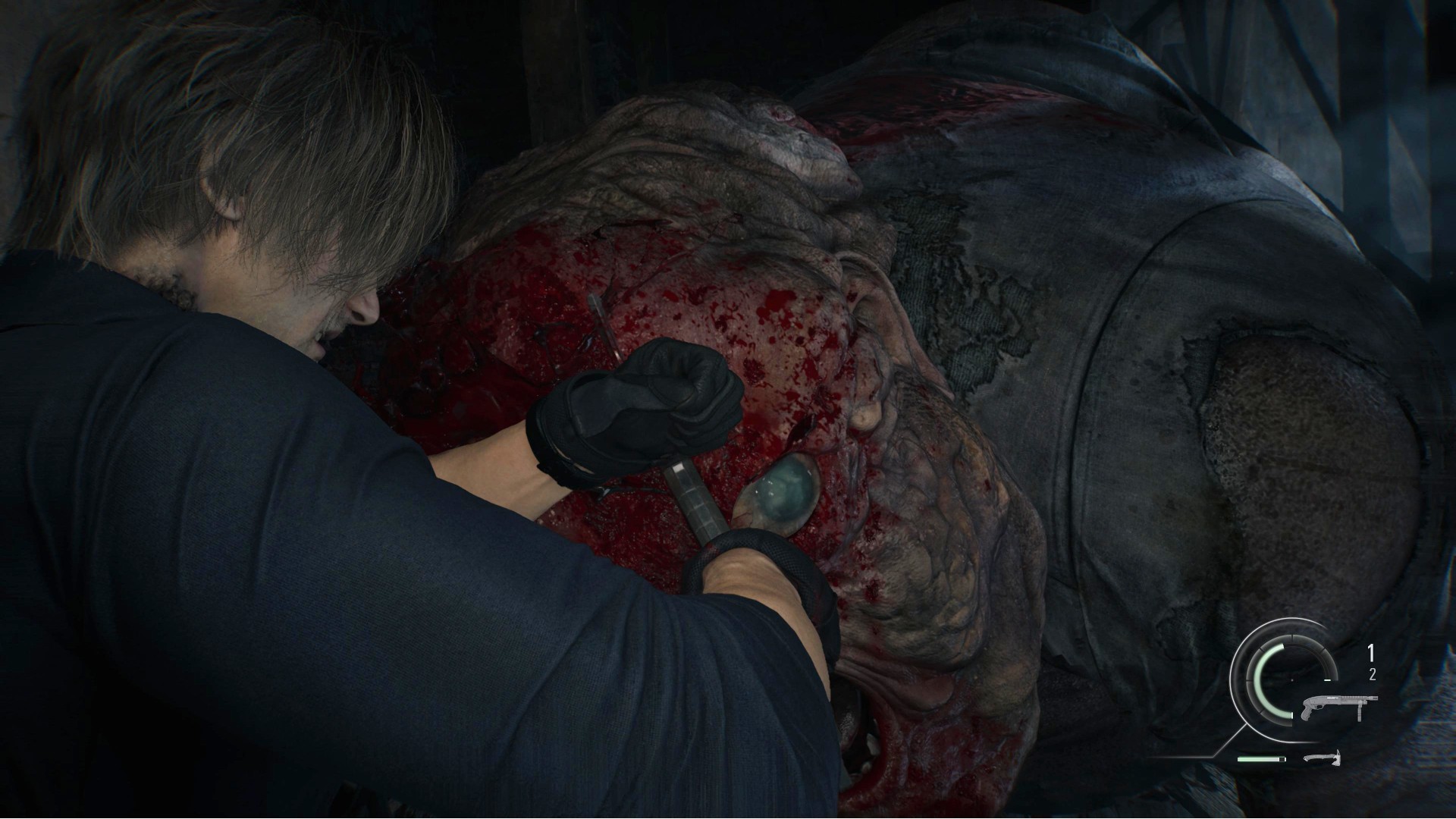Click the crosshair dot inside the health ring

coord(1291,679)
